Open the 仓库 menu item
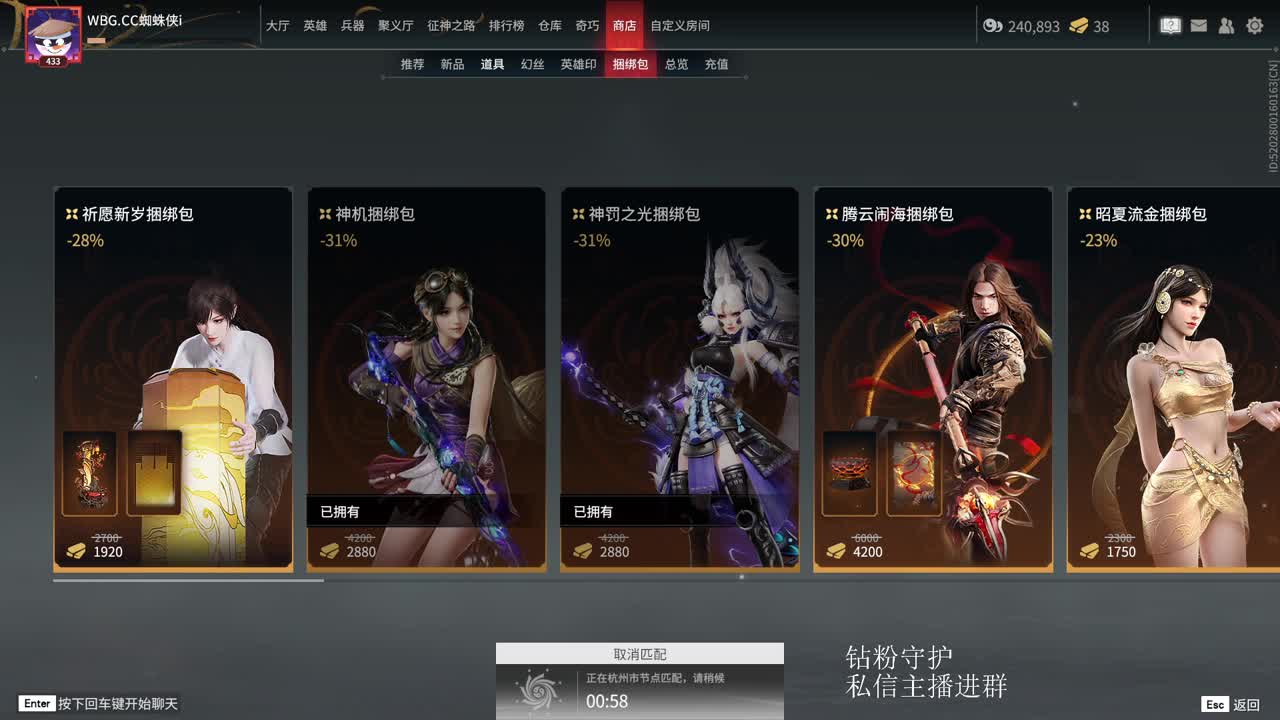The width and height of the screenshot is (1280, 720). tap(549, 26)
